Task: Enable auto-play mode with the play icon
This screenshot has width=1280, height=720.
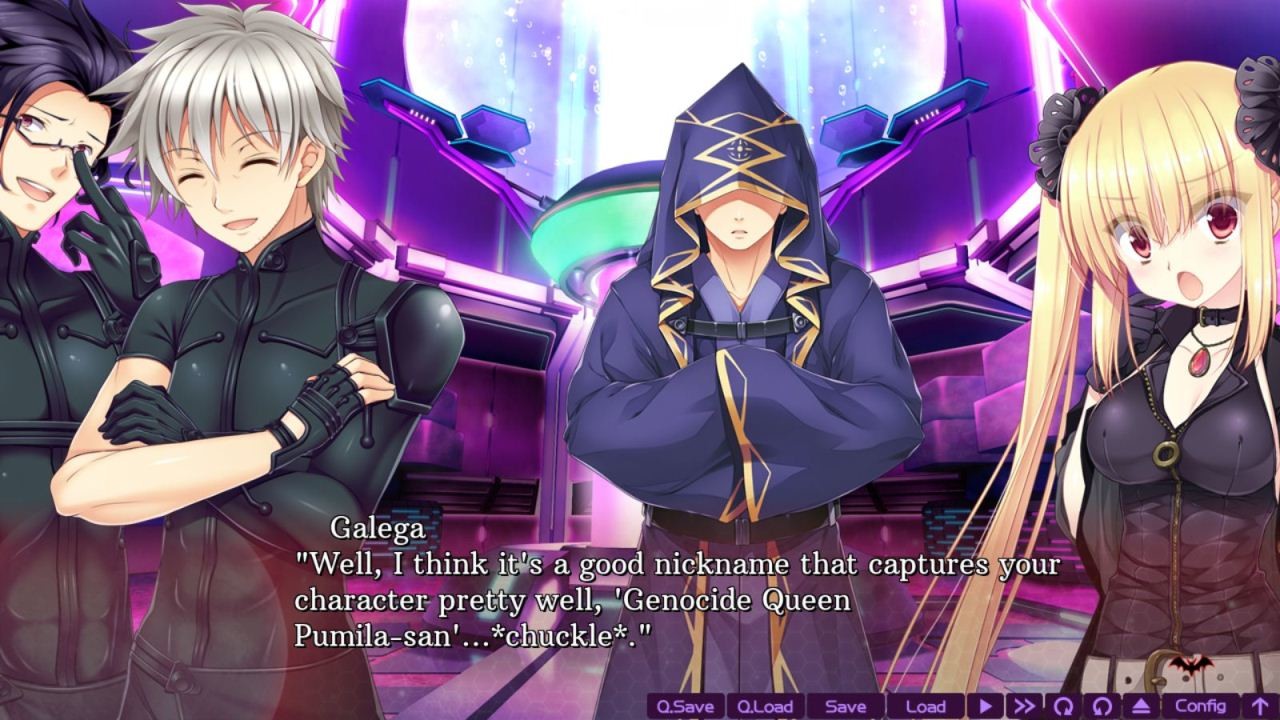Action: coord(985,706)
